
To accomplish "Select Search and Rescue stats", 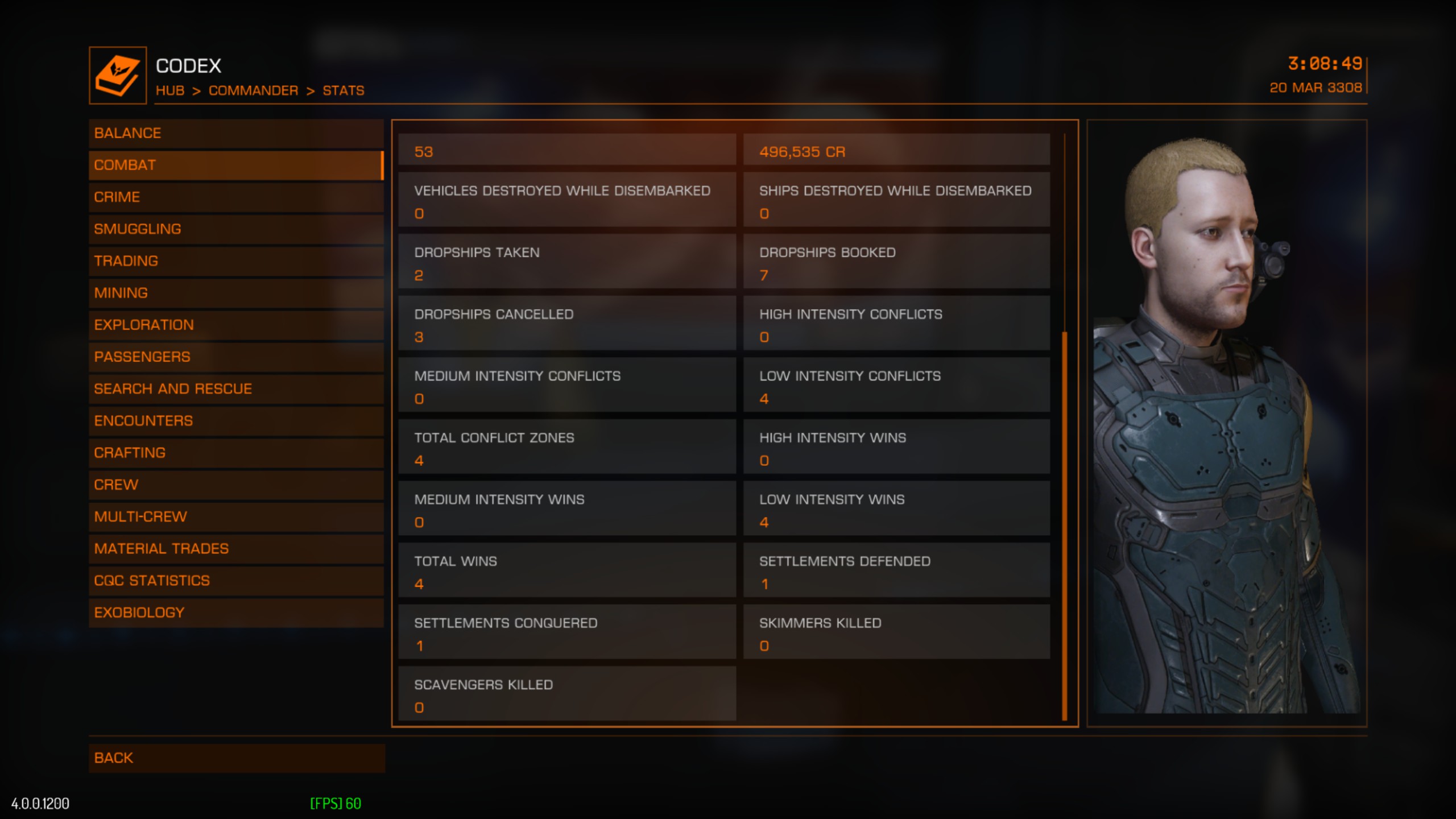I will (235, 388).
